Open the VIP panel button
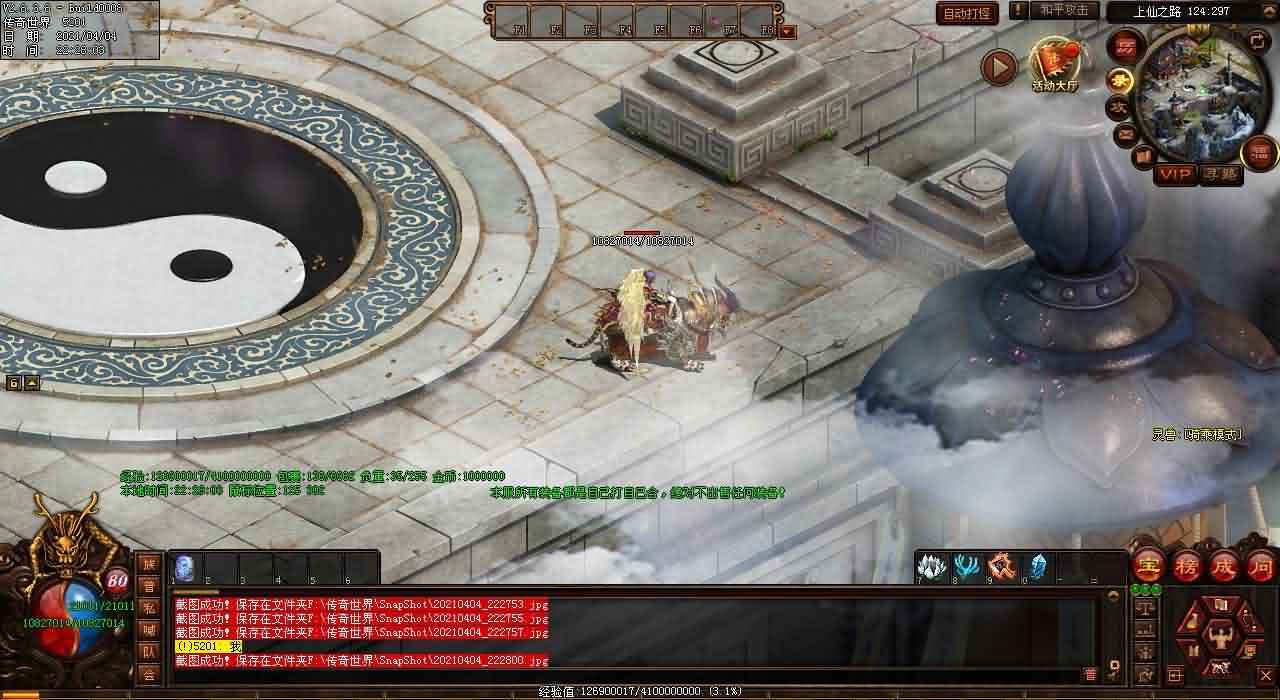1280x700 pixels. click(x=1176, y=175)
